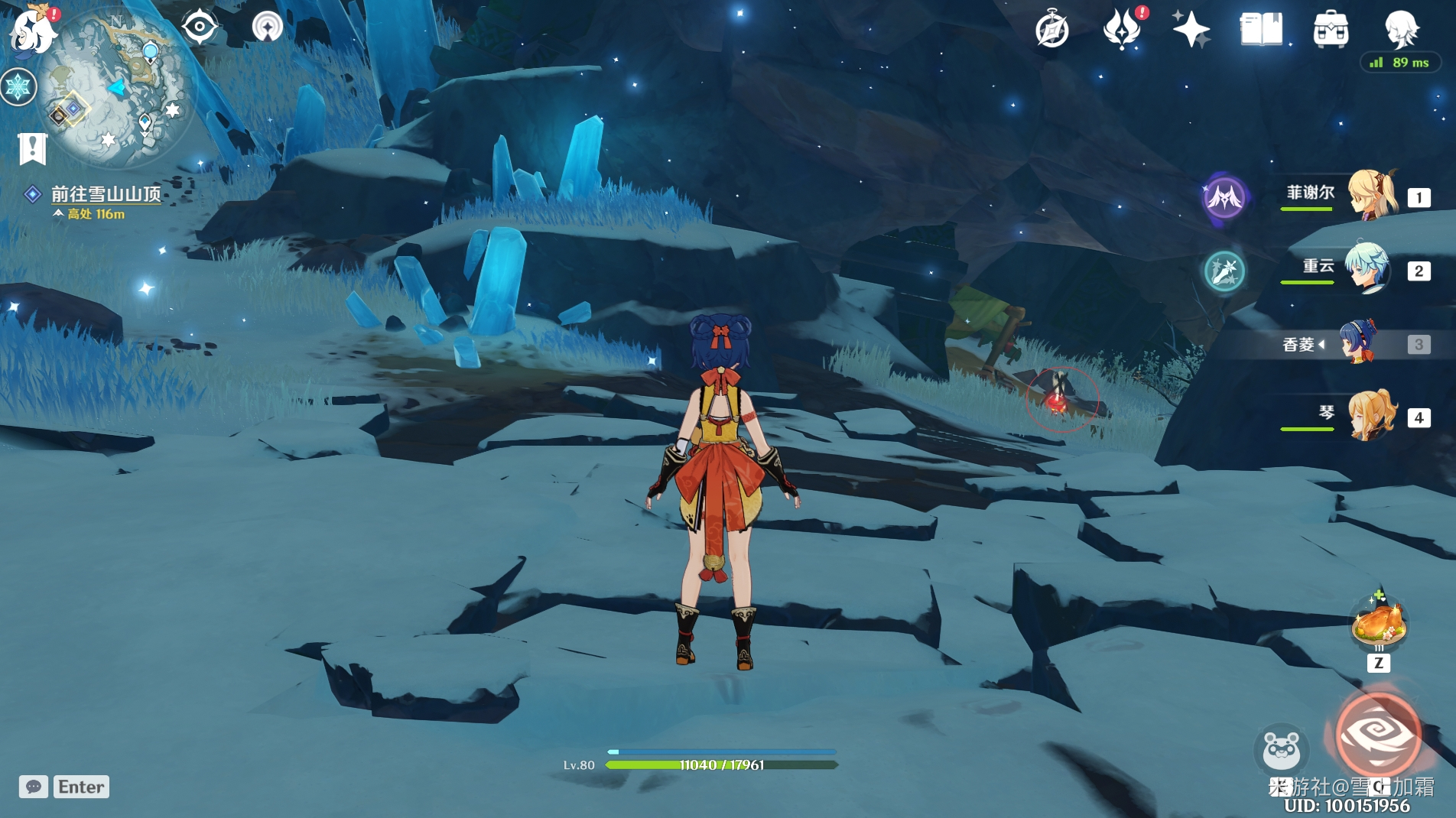Open the adventurer handbook book icon
Image resolution: width=1456 pixels, height=818 pixels.
coord(1260,31)
